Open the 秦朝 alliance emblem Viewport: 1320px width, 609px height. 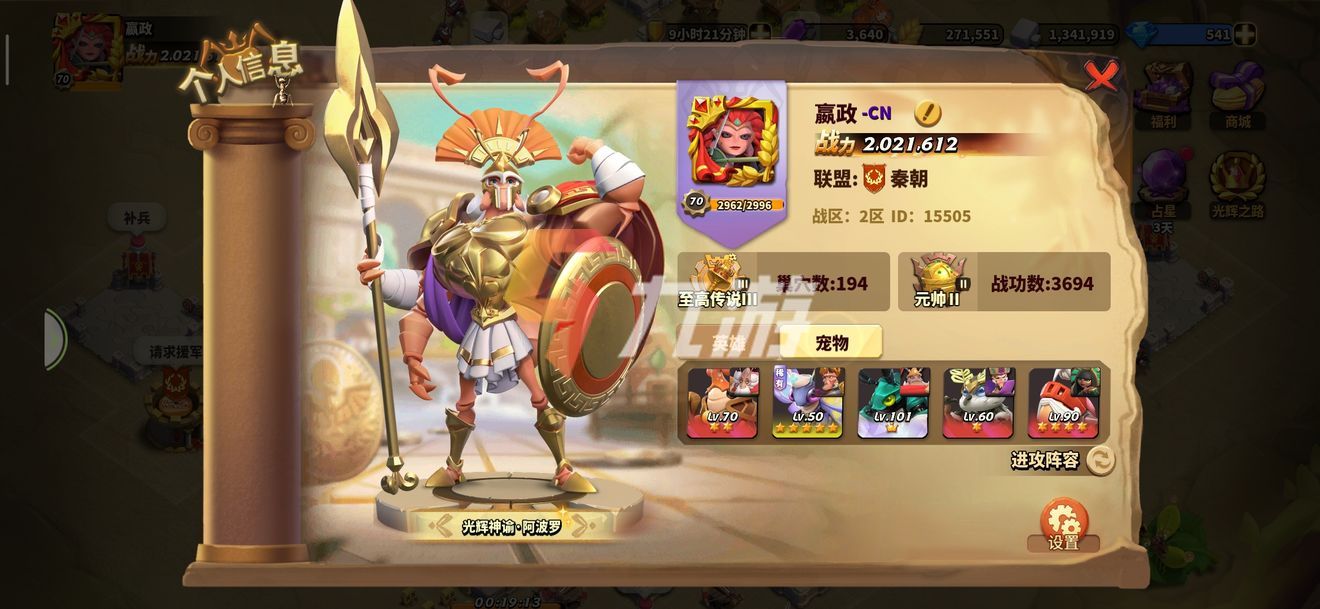point(874,179)
